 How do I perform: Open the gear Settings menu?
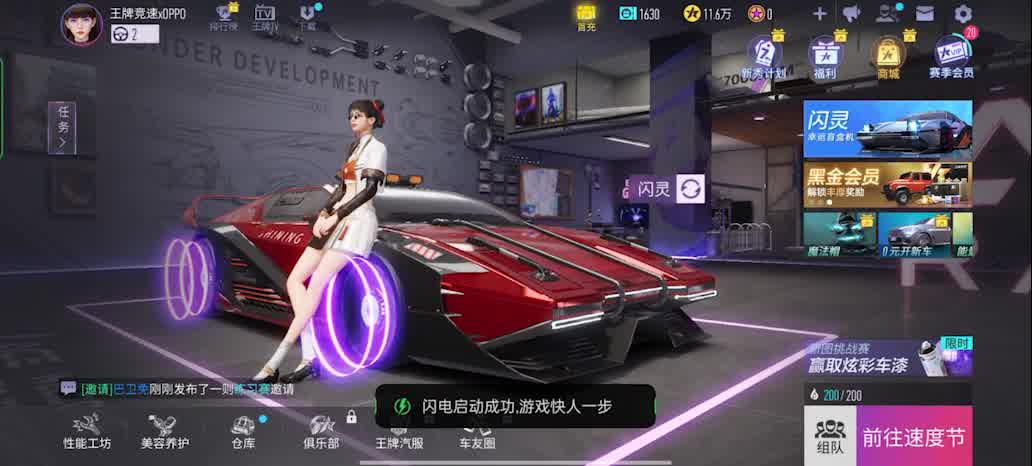(x=963, y=14)
